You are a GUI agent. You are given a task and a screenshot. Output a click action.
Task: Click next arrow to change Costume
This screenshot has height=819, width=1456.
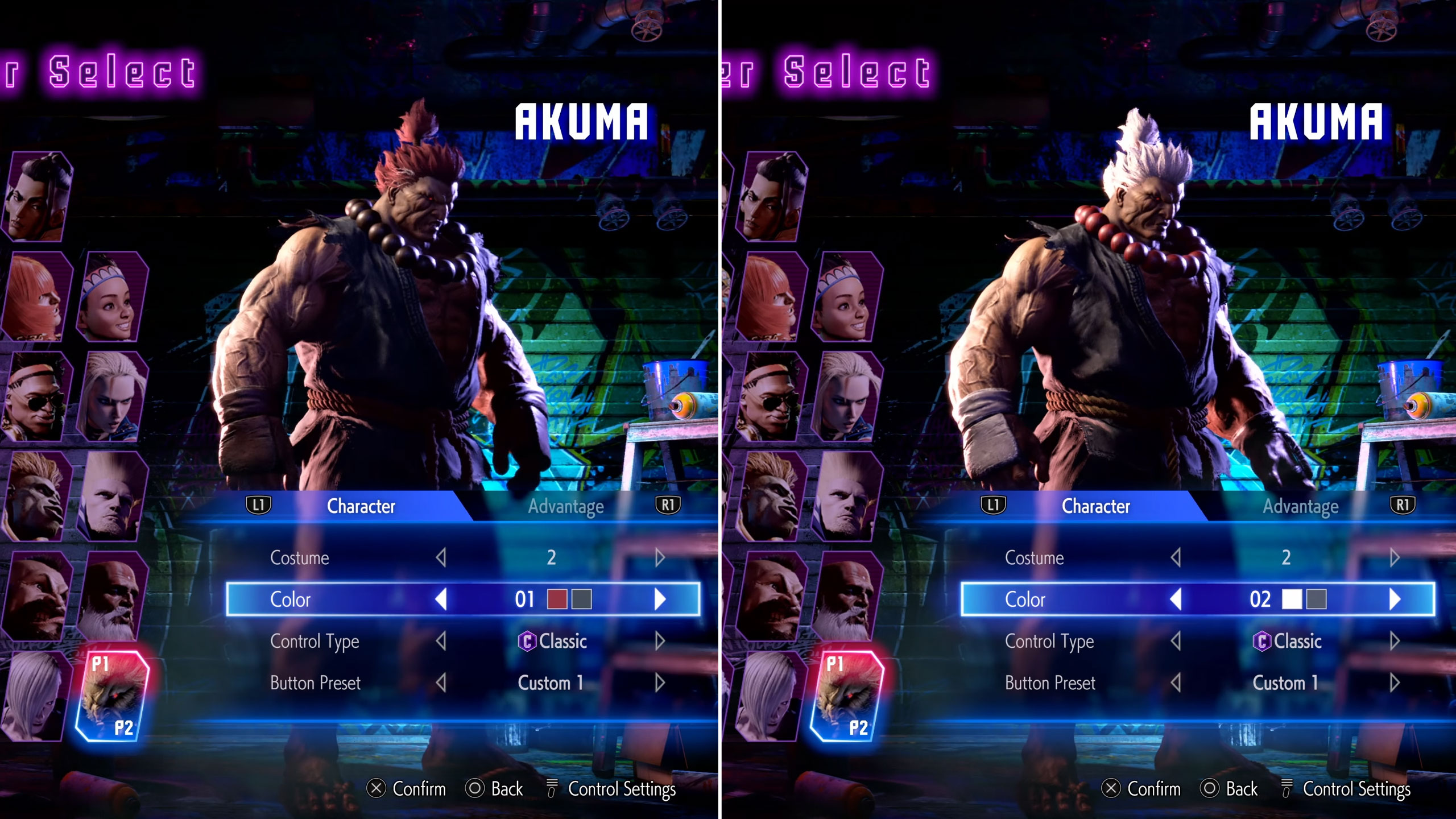pyautogui.click(x=660, y=558)
